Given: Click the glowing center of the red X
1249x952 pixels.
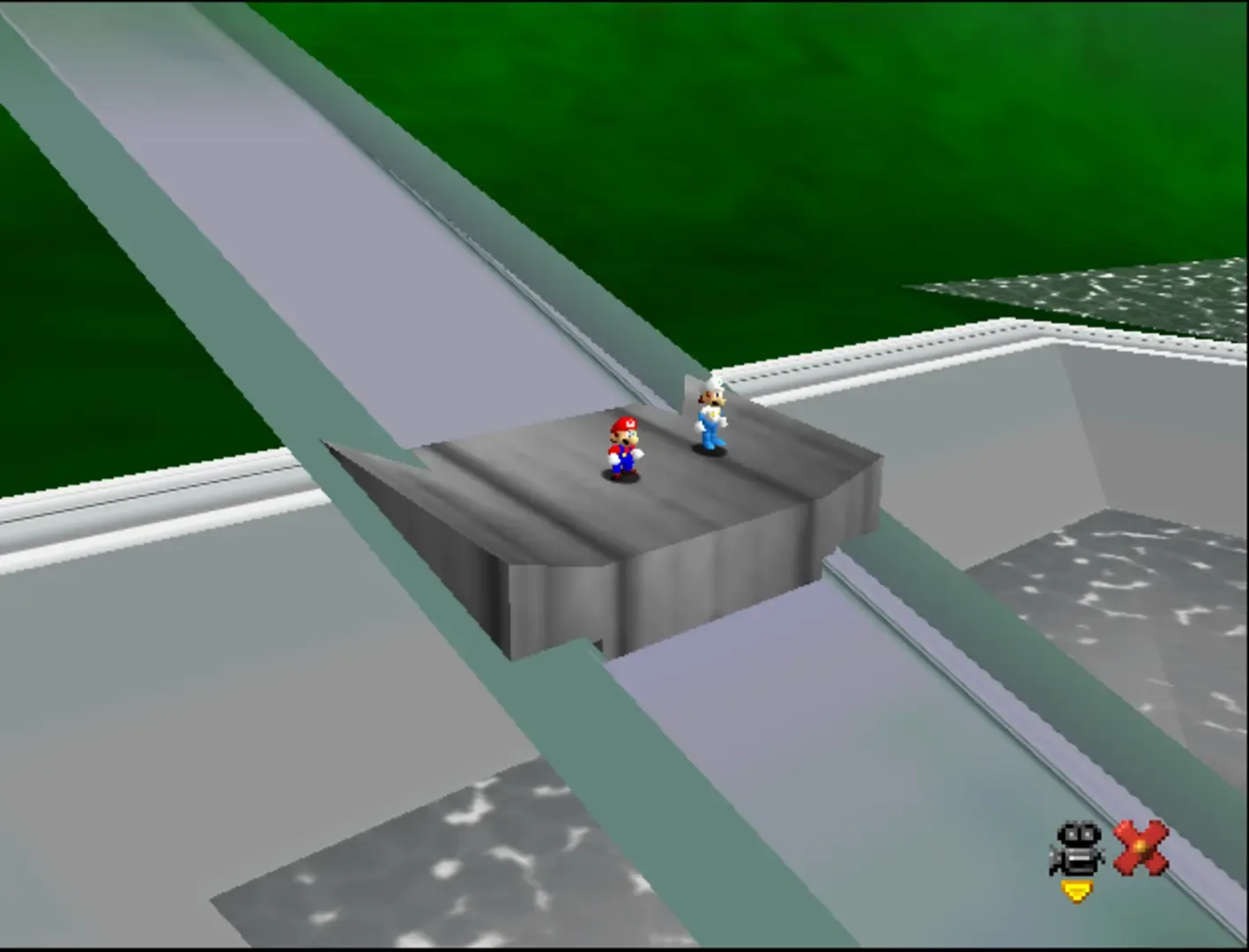Looking at the screenshot, I should coord(1140,844).
